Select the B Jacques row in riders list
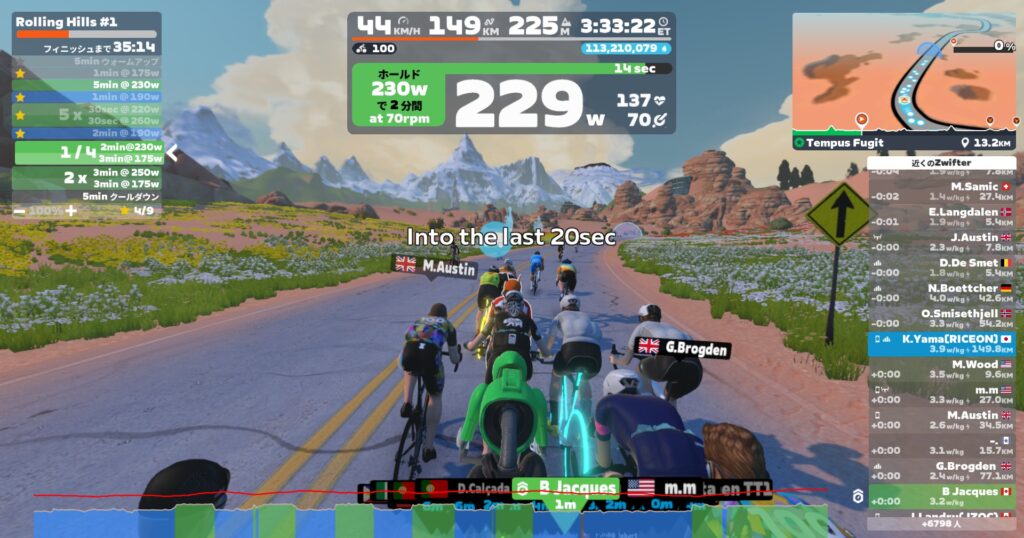This screenshot has height=538, width=1024. click(x=942, y=495)
